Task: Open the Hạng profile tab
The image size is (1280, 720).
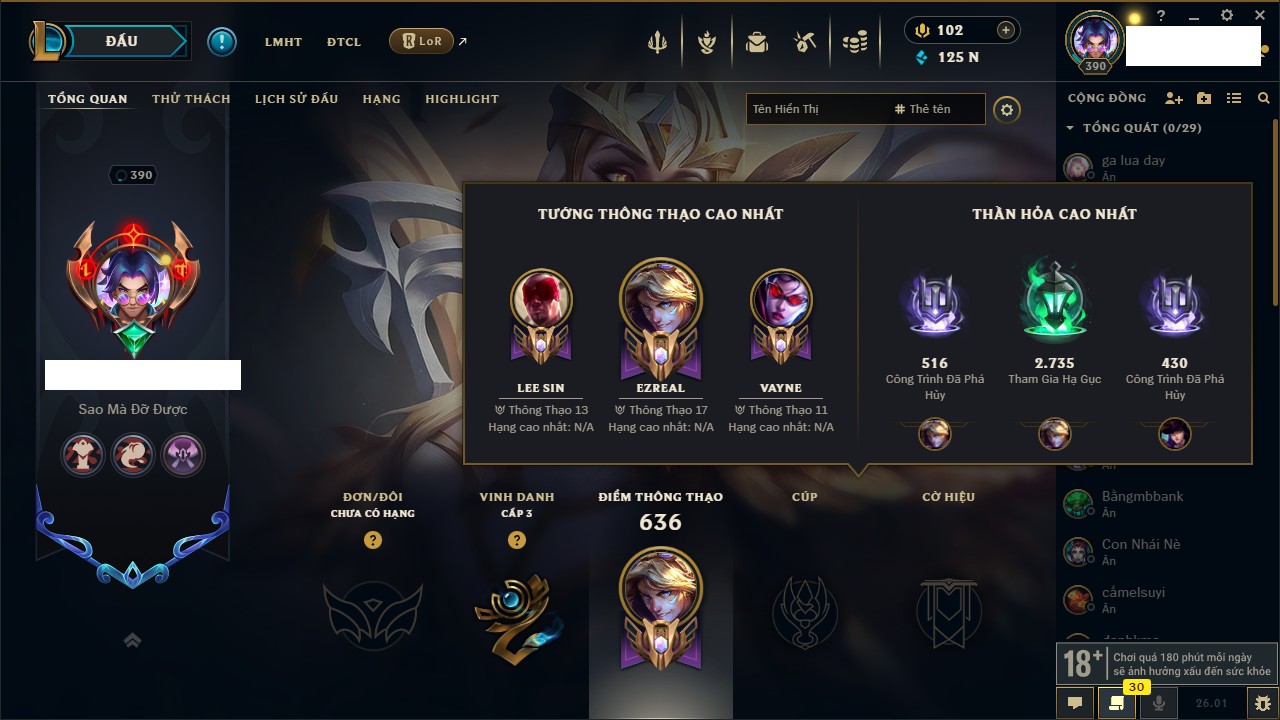Action: pyautogui.click(x=381, y=99)
